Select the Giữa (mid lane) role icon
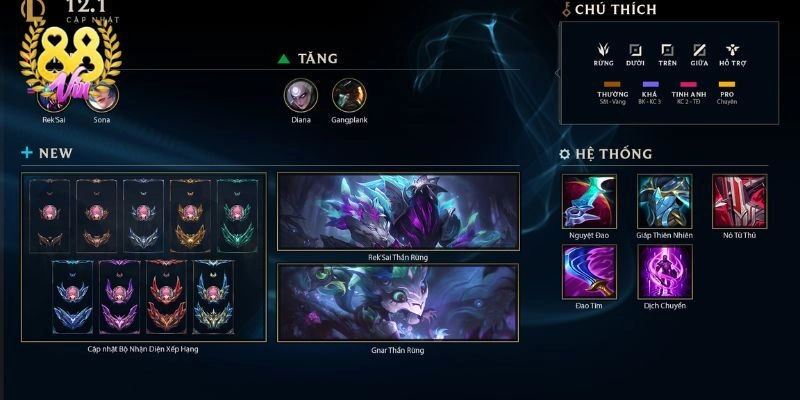Image resolution: width=800 pixels, height=400 pixels. pos(700,48)
